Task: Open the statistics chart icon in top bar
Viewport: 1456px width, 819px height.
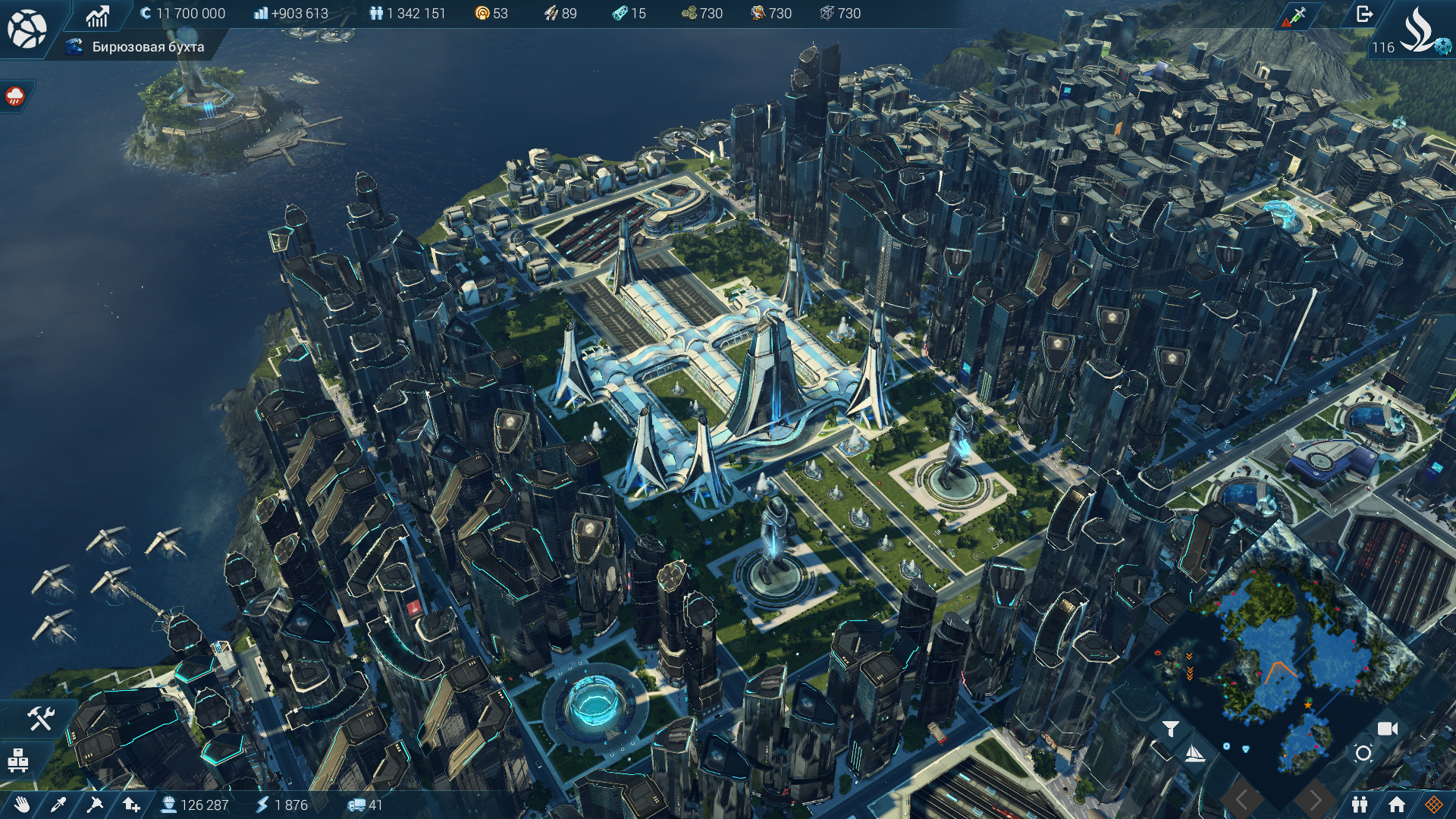Action: (97, 14)
